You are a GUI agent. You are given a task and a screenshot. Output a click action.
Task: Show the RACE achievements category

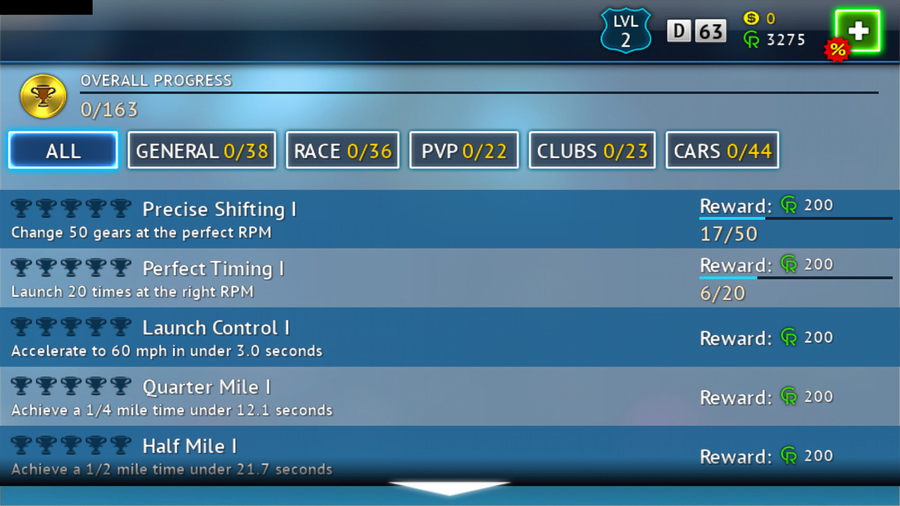(x=343, y=151)
